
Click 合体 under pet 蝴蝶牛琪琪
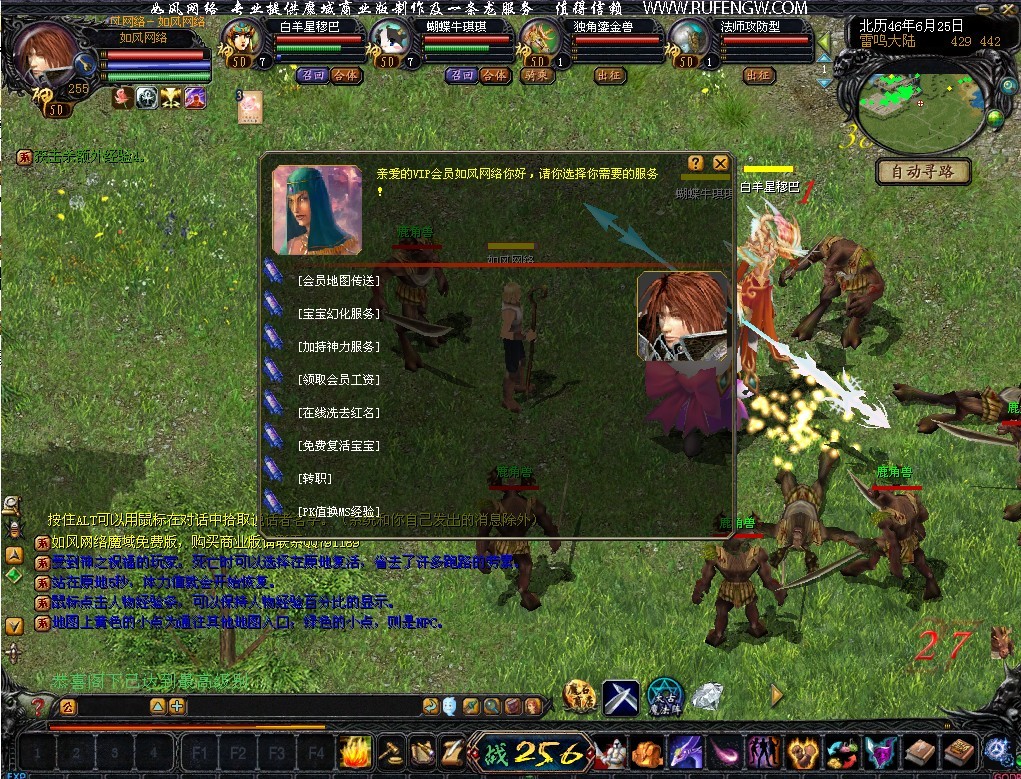point(494,76)
